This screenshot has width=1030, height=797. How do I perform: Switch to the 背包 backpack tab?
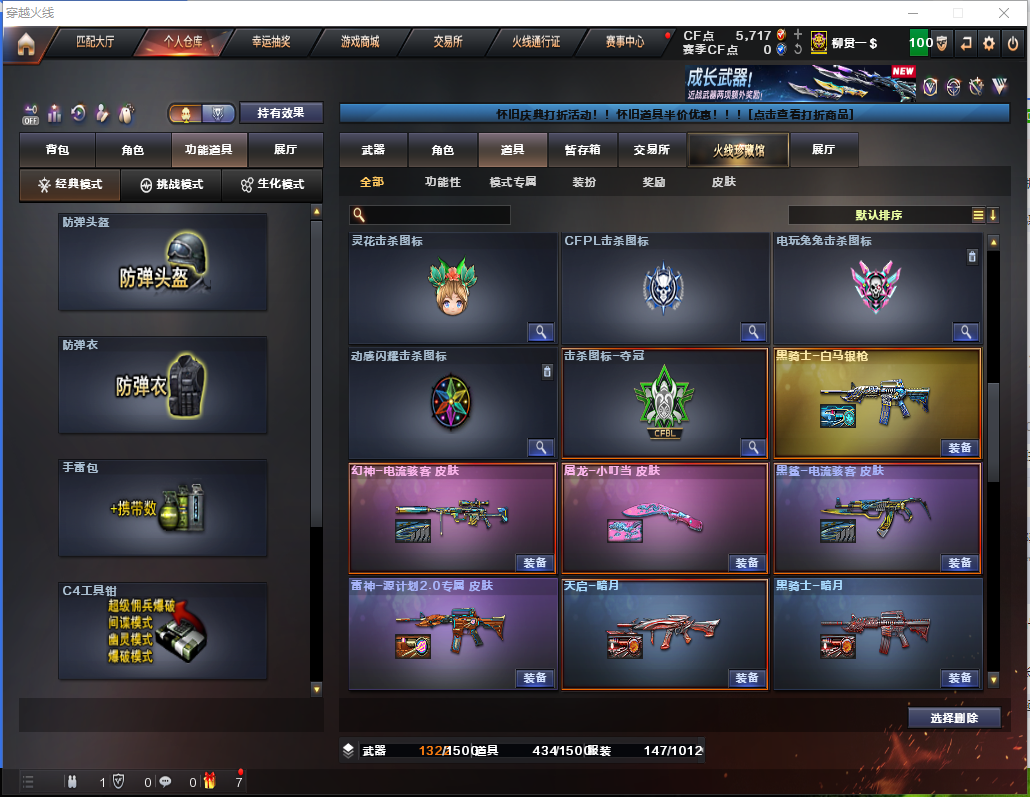click(58, 150)
